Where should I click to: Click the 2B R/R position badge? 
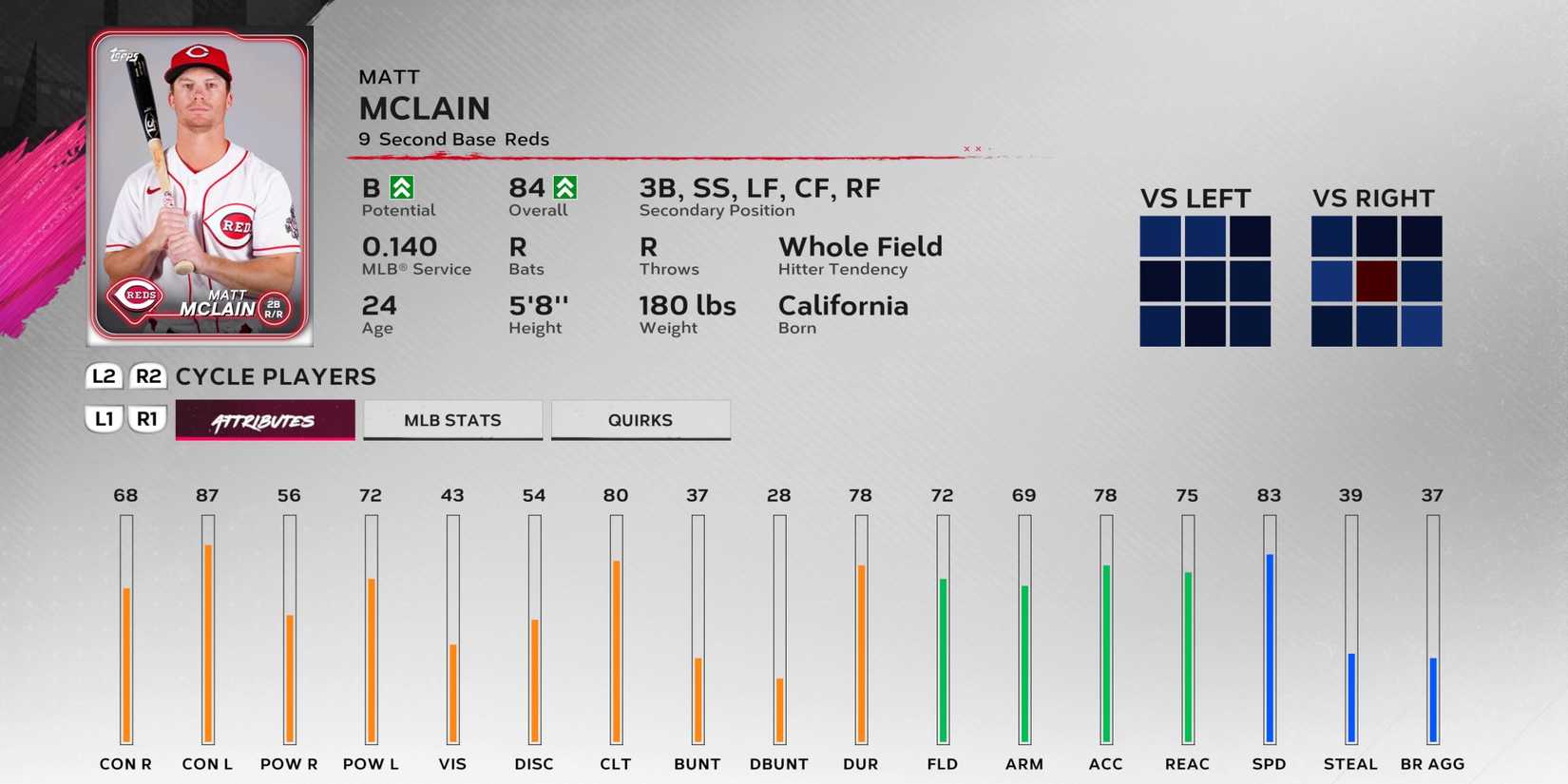(276, 304)
